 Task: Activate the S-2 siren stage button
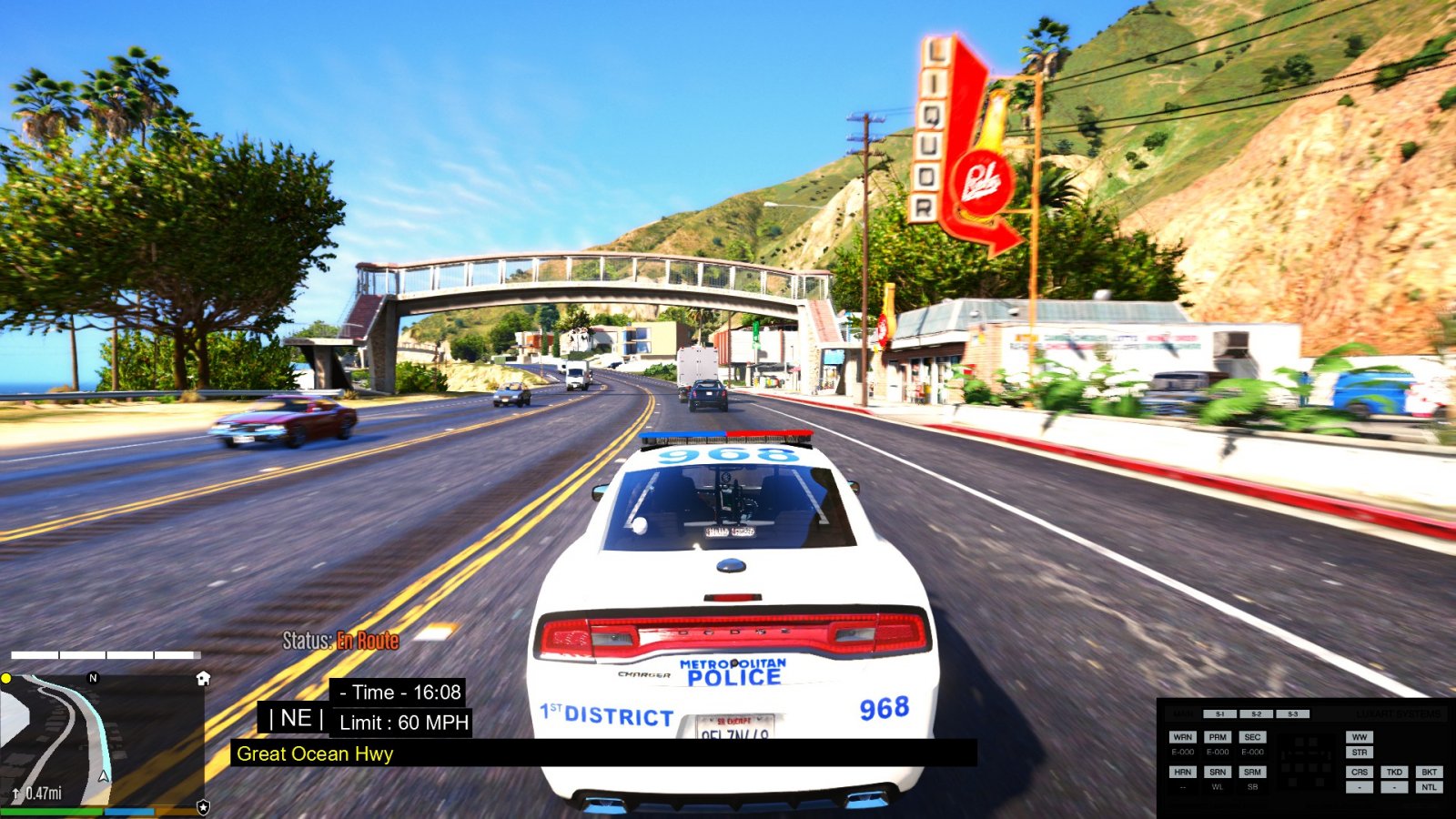[1256, 714]
